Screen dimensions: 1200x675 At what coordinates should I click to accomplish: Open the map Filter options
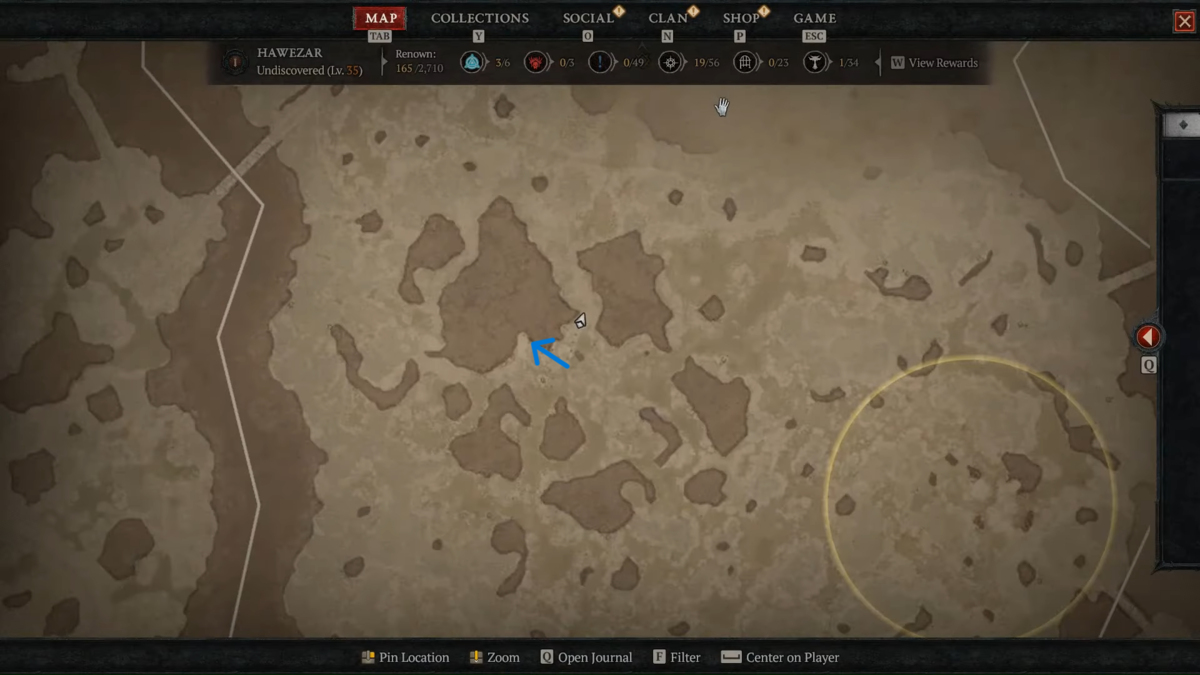[x=676, y=658]
